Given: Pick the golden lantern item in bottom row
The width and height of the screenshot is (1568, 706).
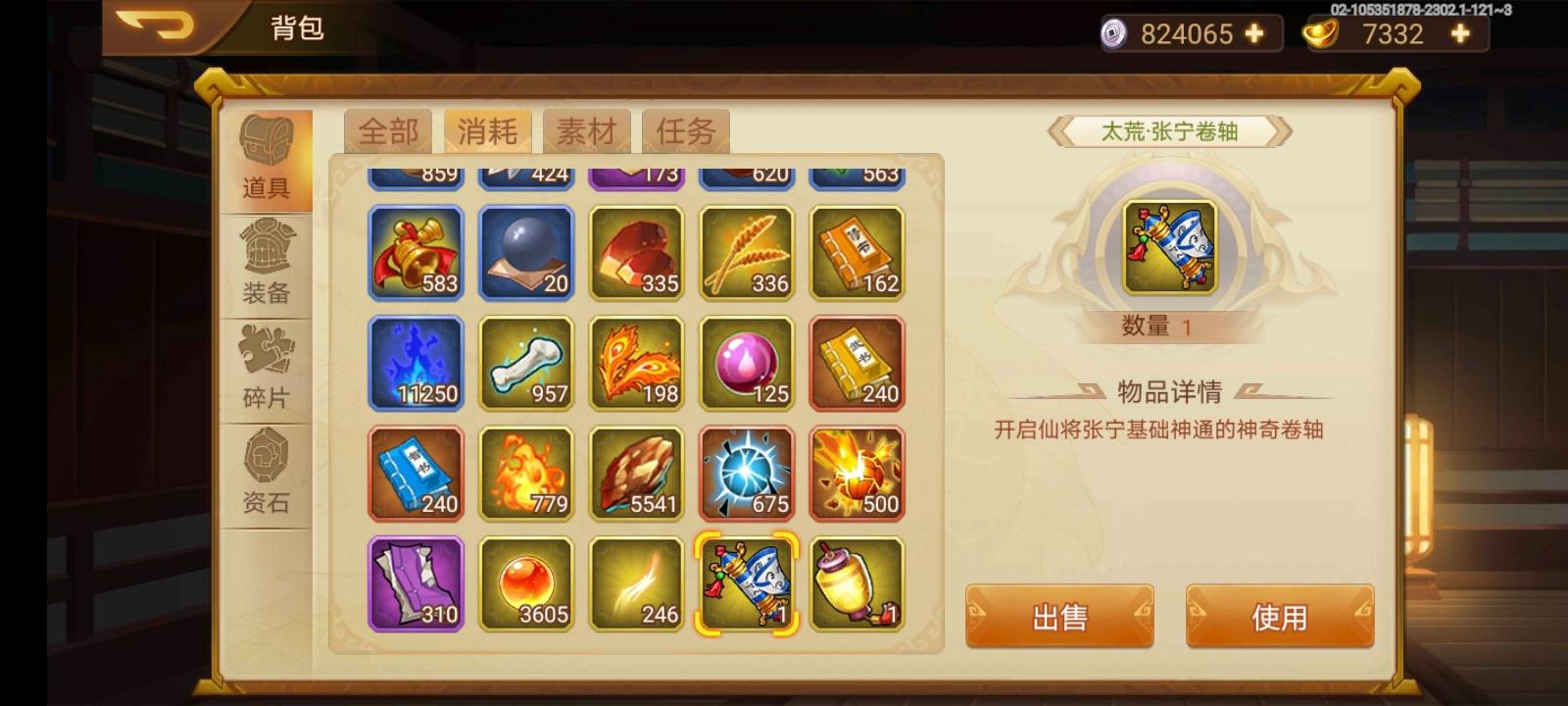Looking at the screenshot, I should pos(856,583).
